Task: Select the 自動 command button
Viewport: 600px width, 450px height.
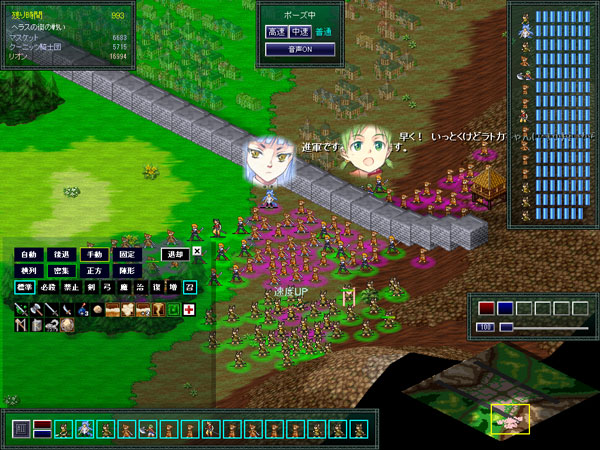Action: pos(28,254)
